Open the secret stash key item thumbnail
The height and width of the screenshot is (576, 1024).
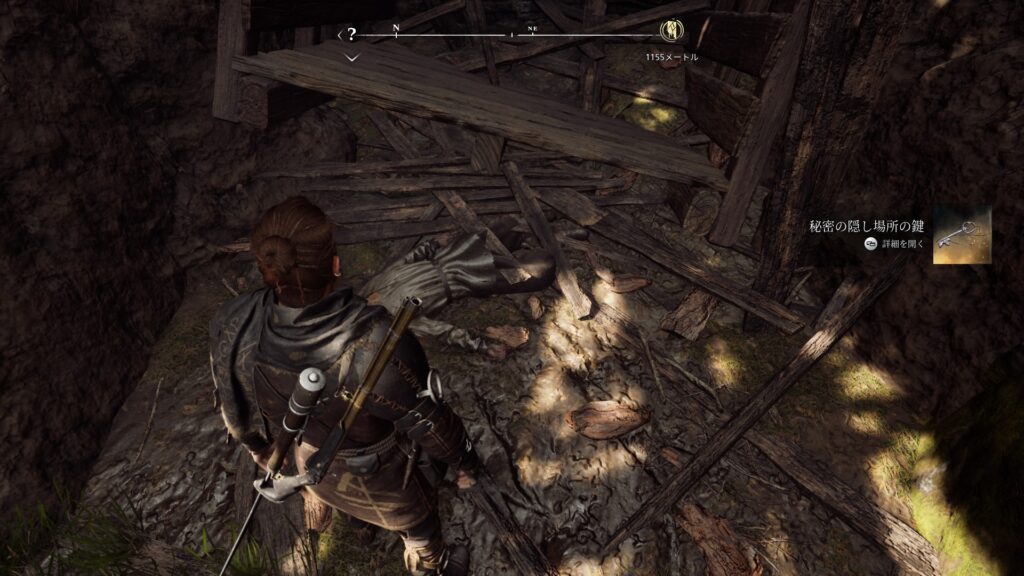tap(962, 235)
